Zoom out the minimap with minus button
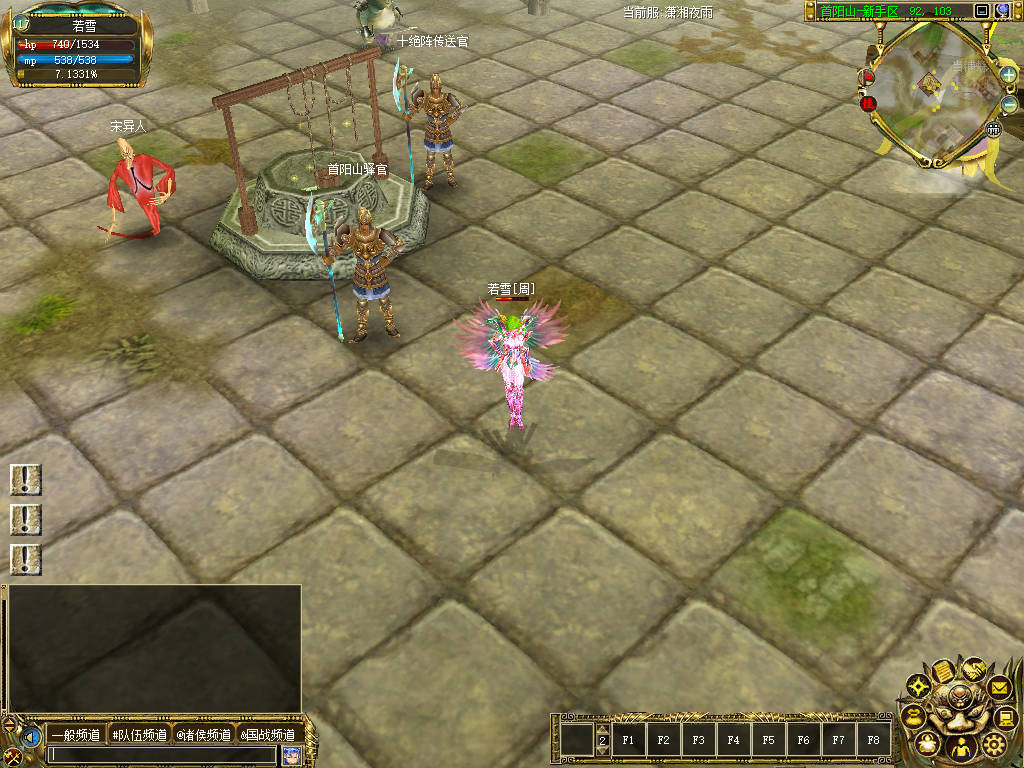The height and width of the screenshot is (768, 1024). 1009,104
